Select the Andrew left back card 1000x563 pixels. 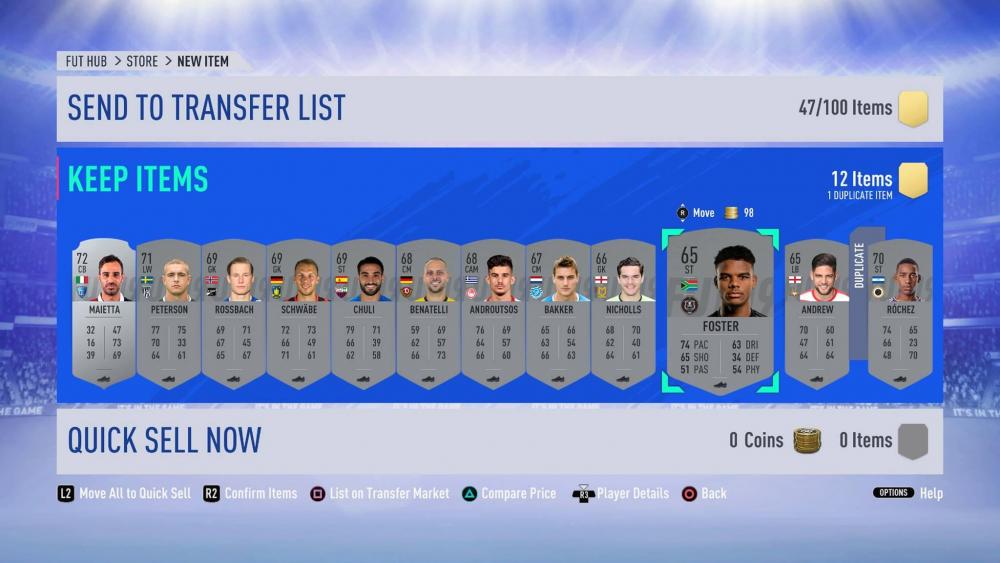pos(817,314)
